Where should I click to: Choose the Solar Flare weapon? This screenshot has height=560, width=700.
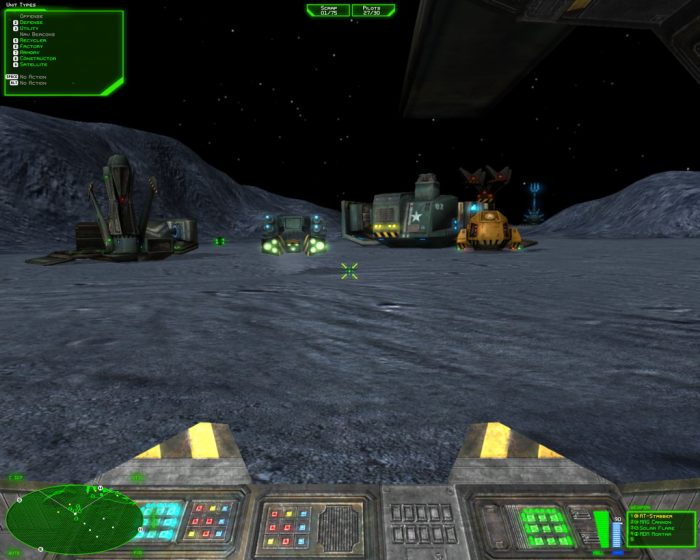657,527
